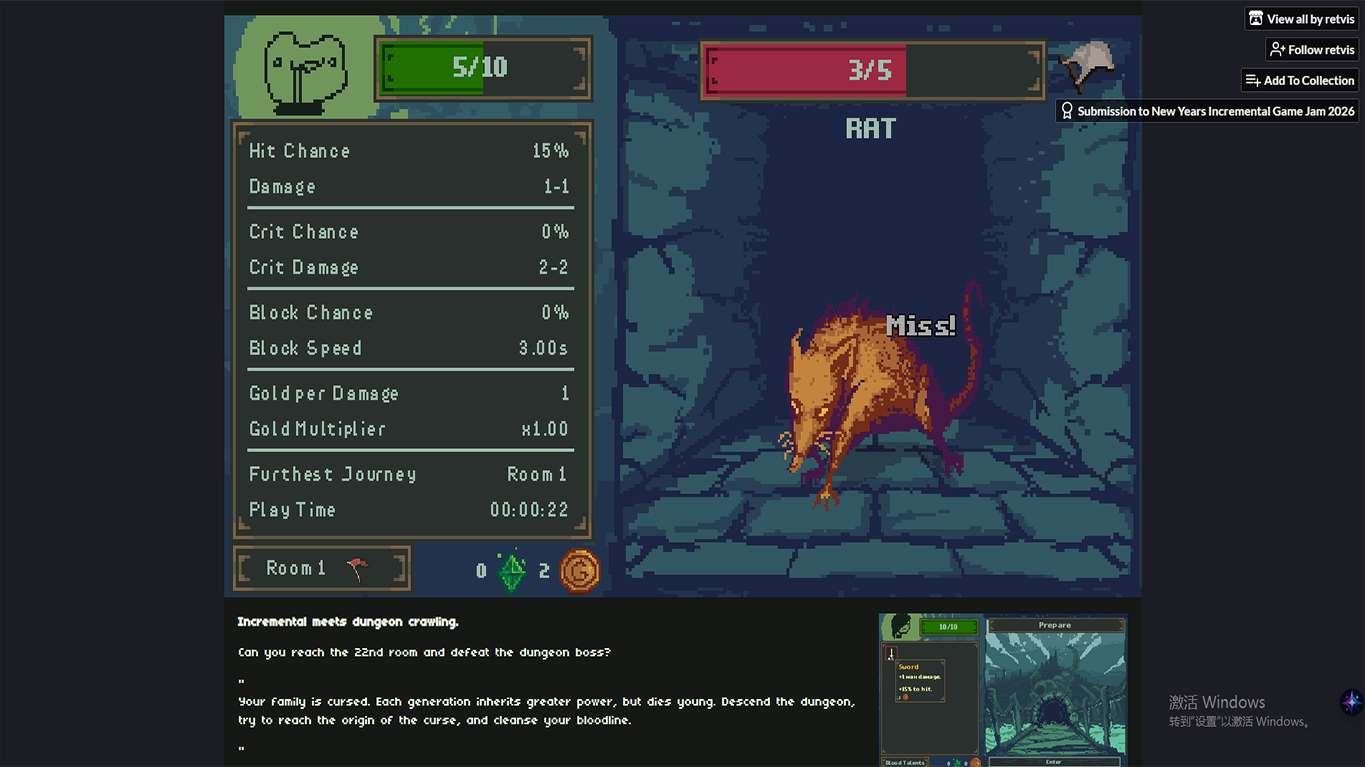Viewport: 1365px width, 767px height.
Task: Click the axe icon beside the rat's health bar
Action: click(1087, 67)
